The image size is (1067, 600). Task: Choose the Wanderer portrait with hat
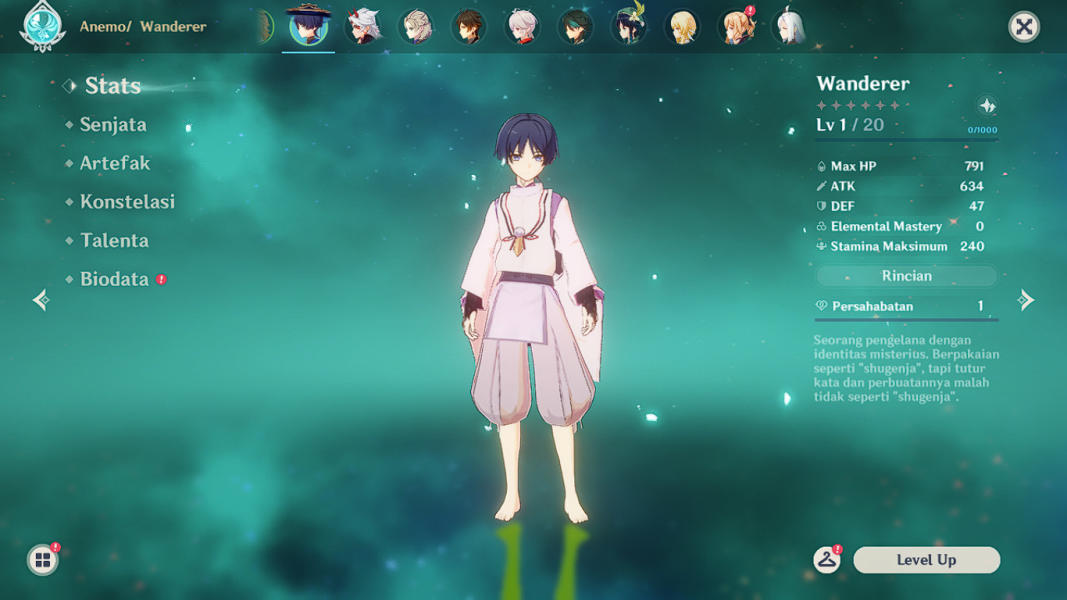point(308,26)
